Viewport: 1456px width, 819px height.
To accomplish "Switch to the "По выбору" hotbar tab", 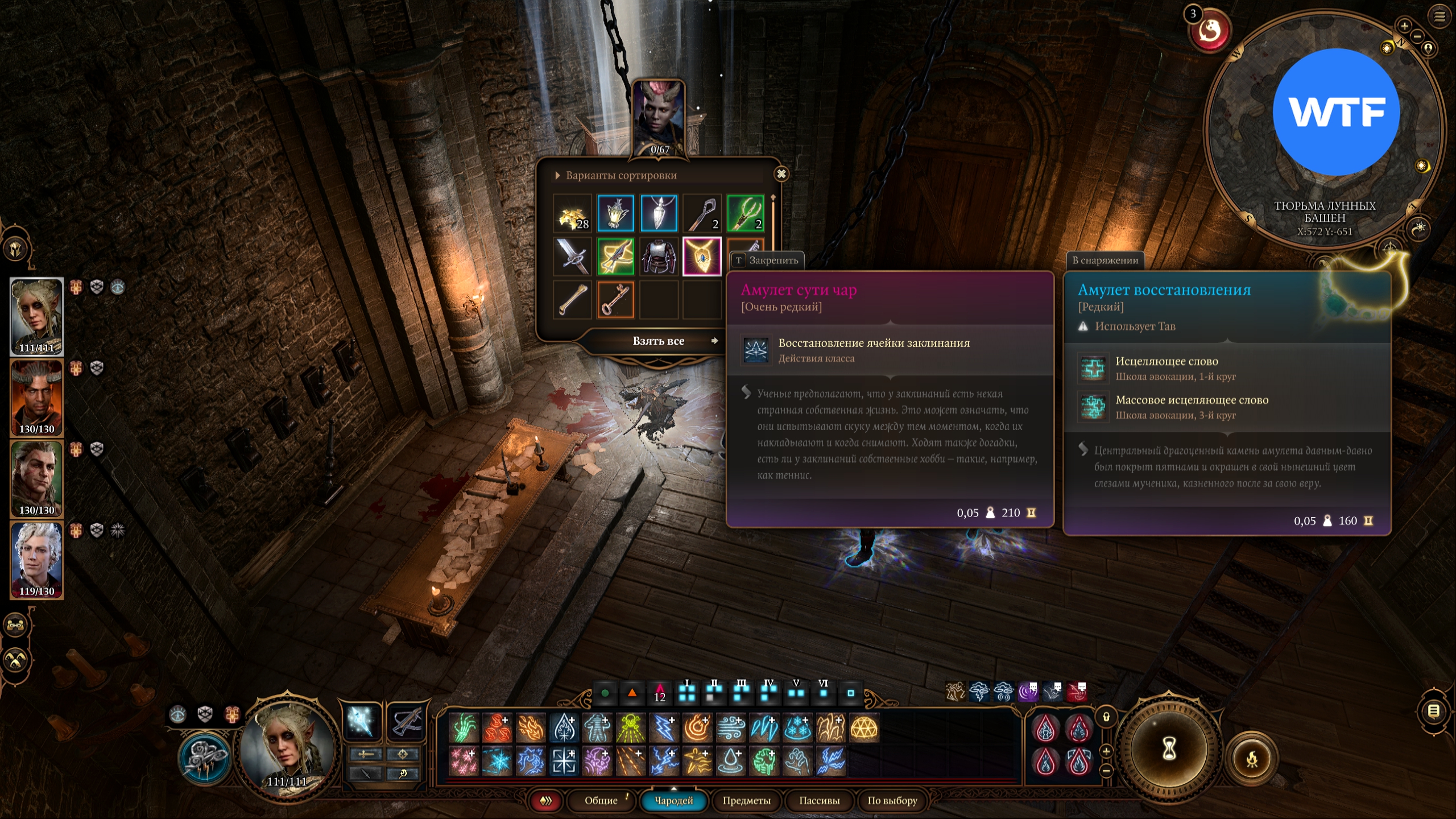I will click(892, 800).
